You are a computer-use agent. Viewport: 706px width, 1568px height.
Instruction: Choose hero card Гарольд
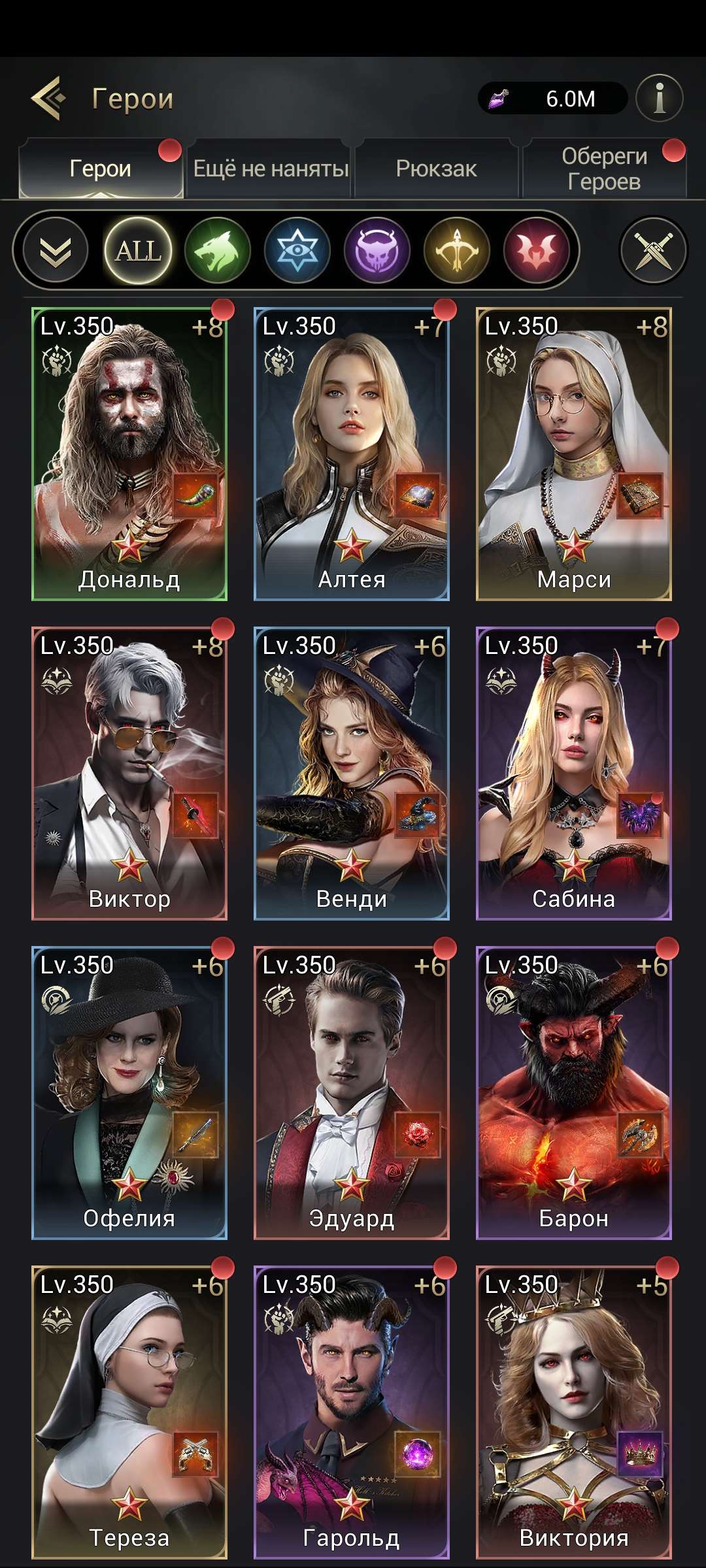click(352, 1413)
